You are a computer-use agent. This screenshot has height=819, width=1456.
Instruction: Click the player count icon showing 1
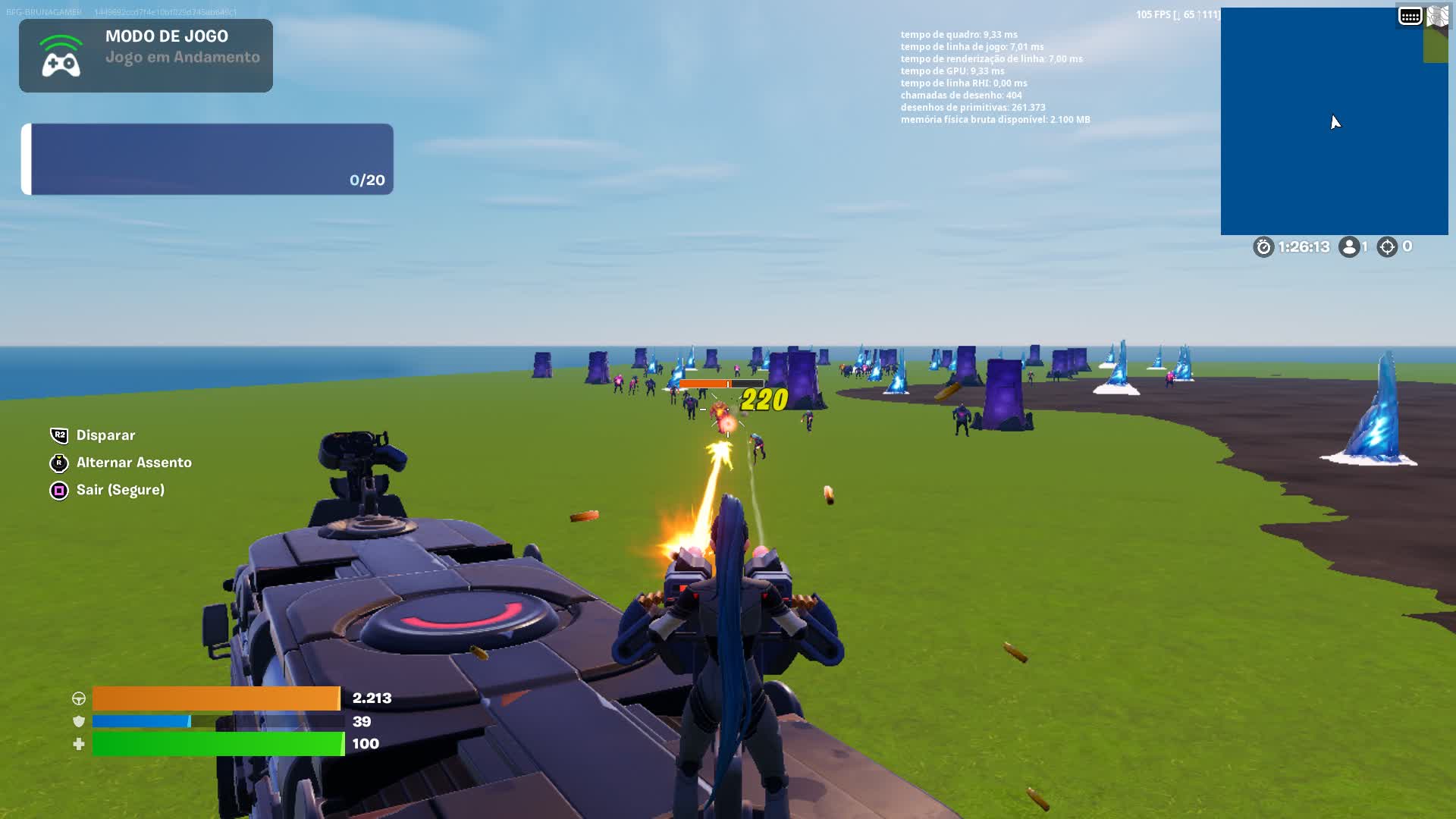(1349, 246)
